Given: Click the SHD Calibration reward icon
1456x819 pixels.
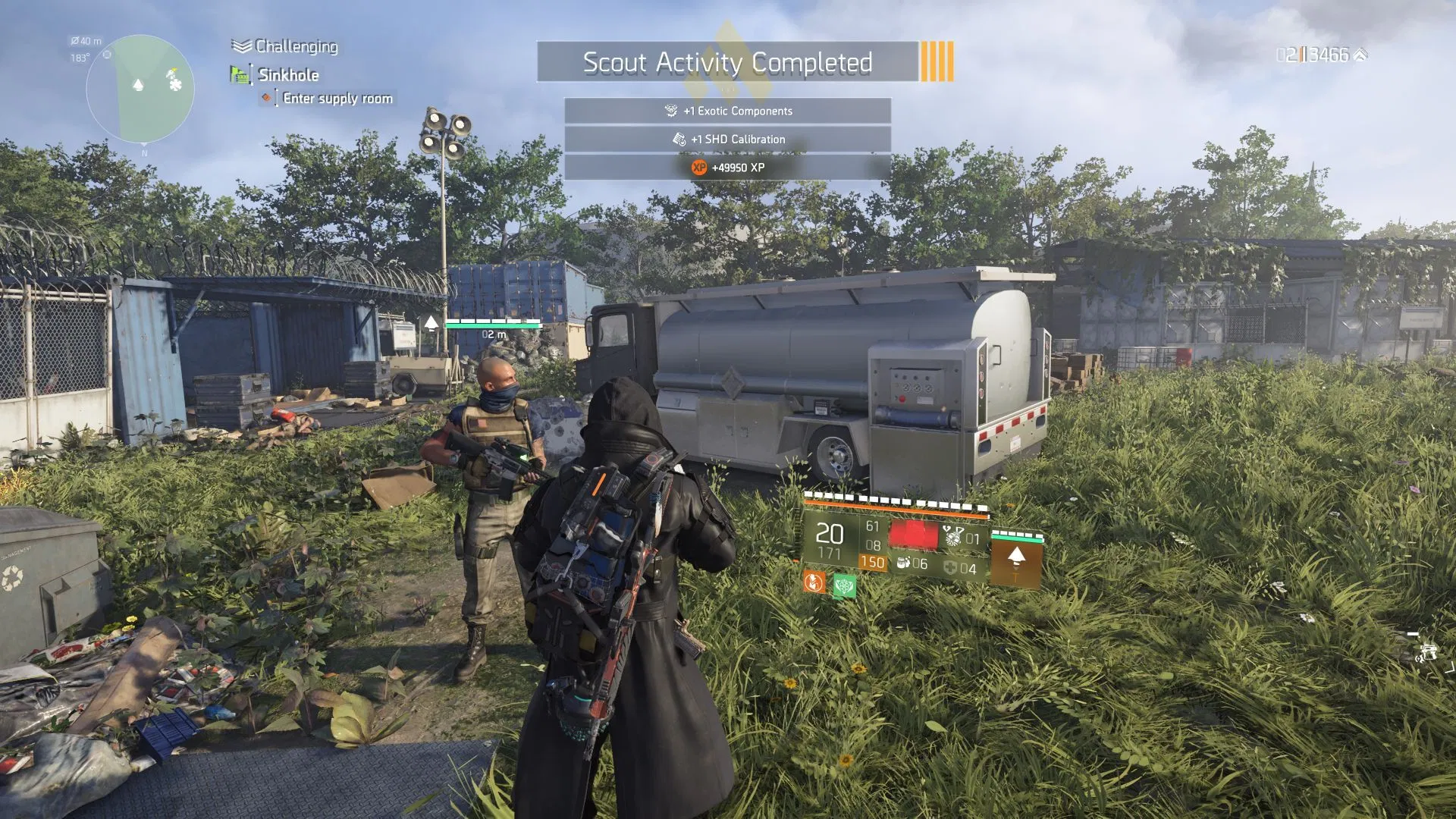Looking at the screenshot, I should [677, 139].
